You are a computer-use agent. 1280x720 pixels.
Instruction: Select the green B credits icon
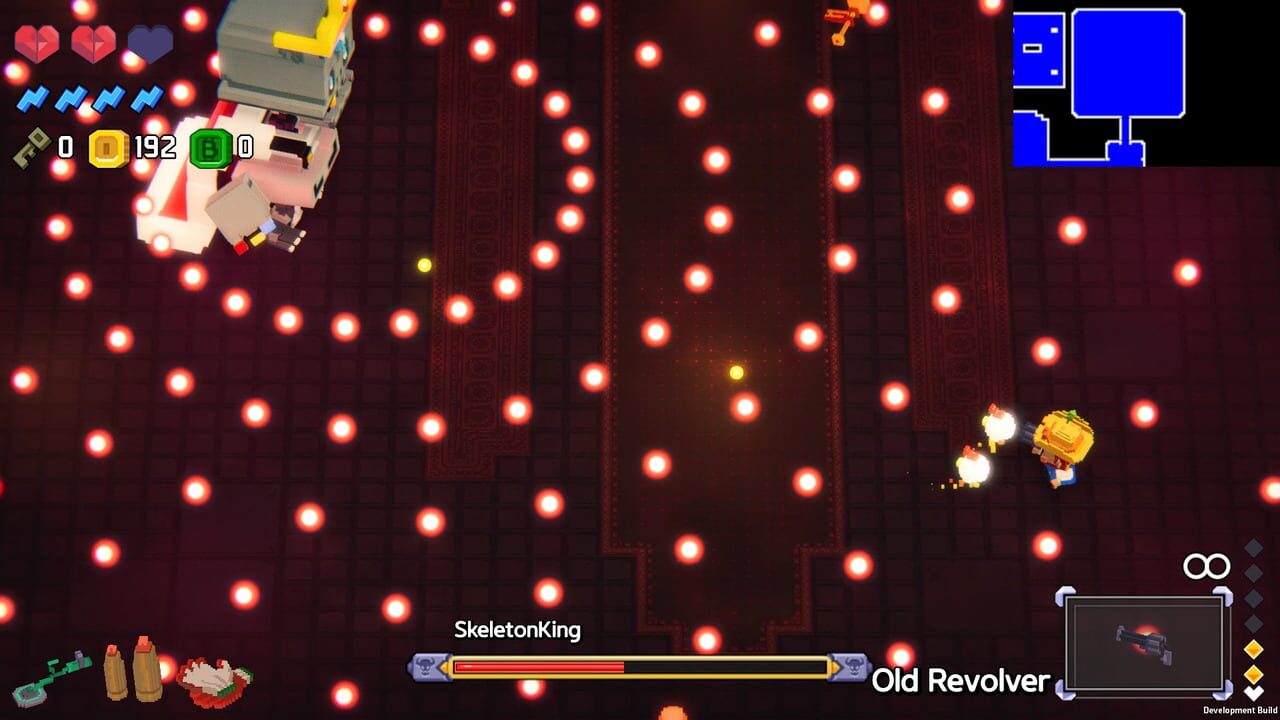click(207, 147)
